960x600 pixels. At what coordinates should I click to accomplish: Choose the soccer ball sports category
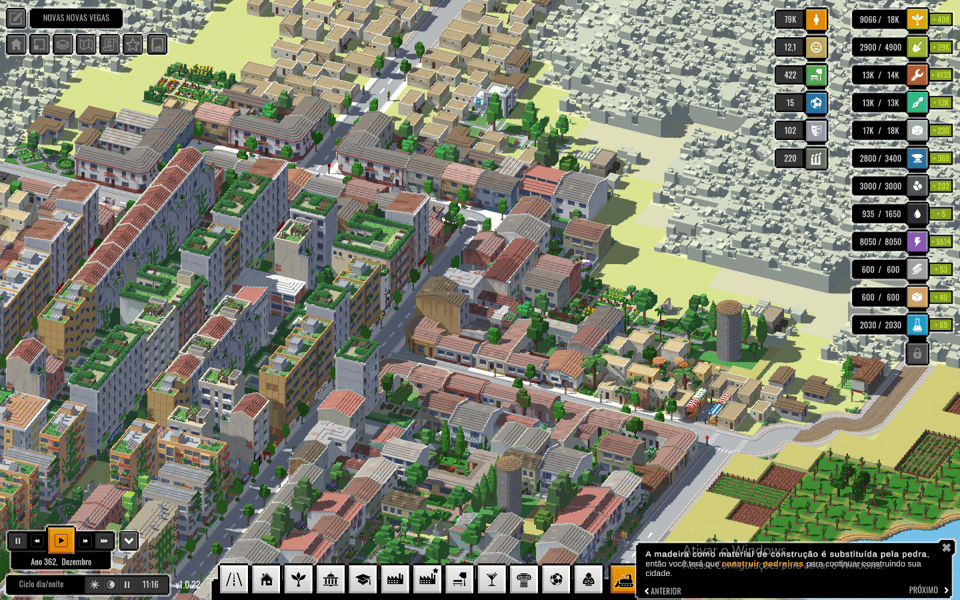[556, 579]
